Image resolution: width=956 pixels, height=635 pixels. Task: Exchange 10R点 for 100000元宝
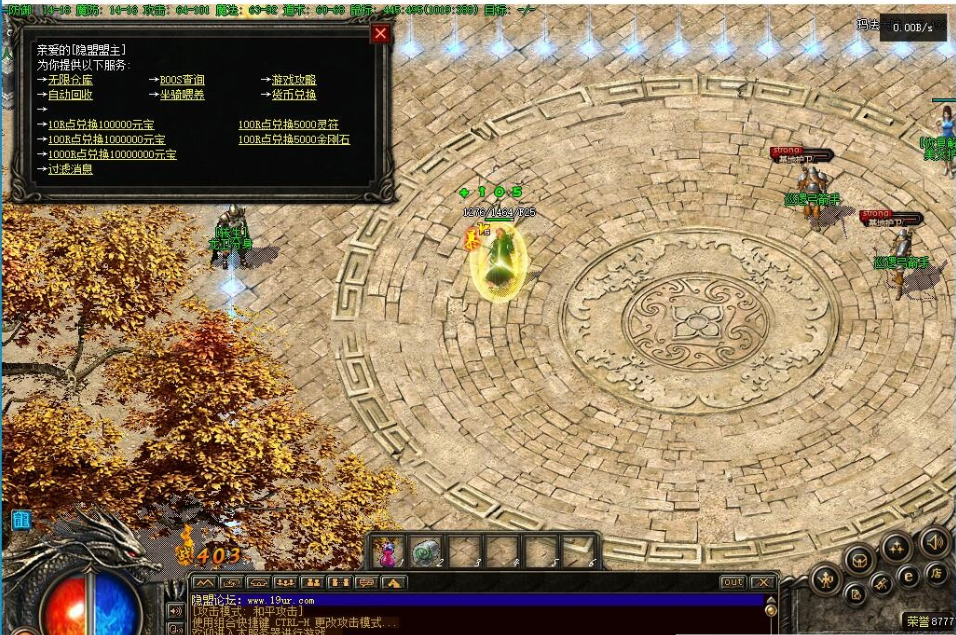(x=101, y=125)
